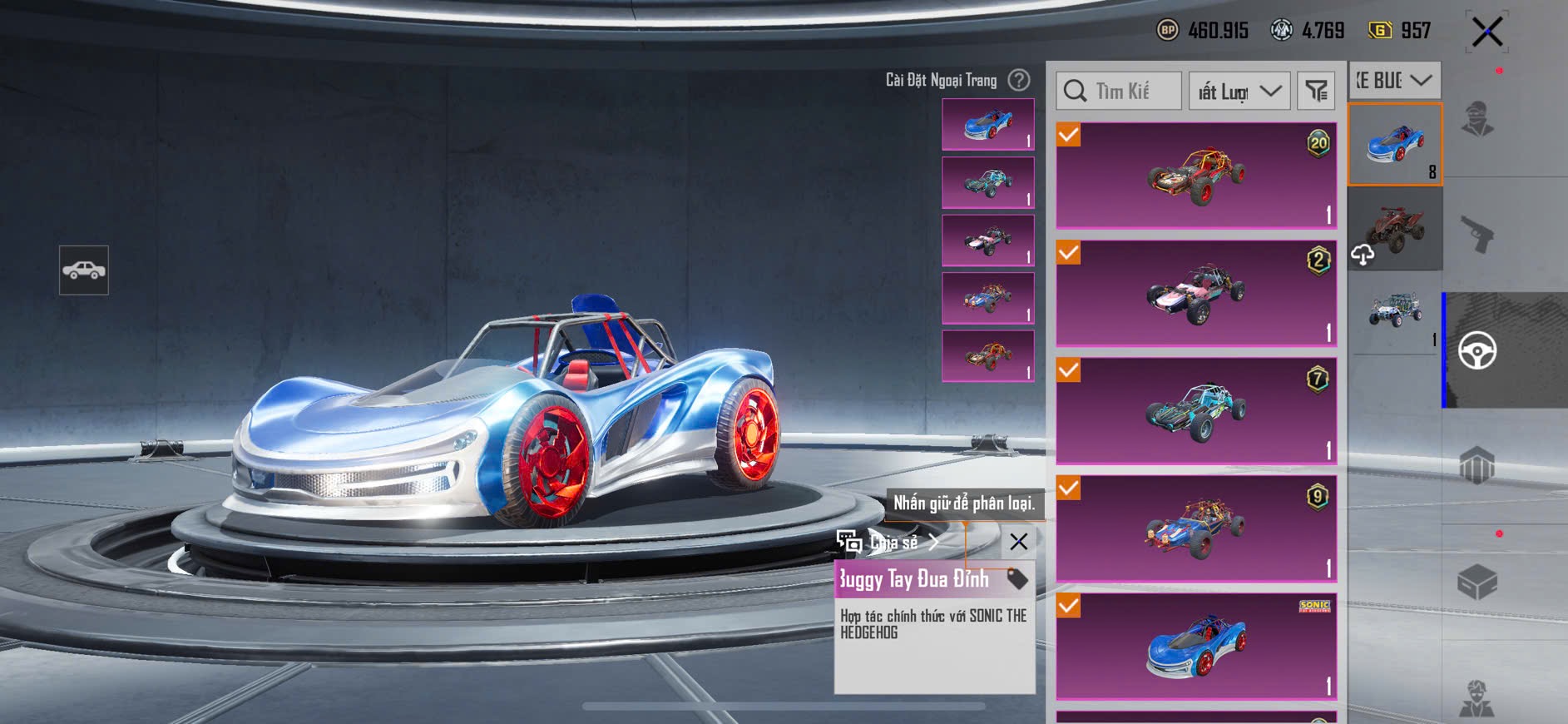Select the blue-red buggy skin numbered 9
Viewport: 1568px width, 724px height.
[x=1196, y=528]
